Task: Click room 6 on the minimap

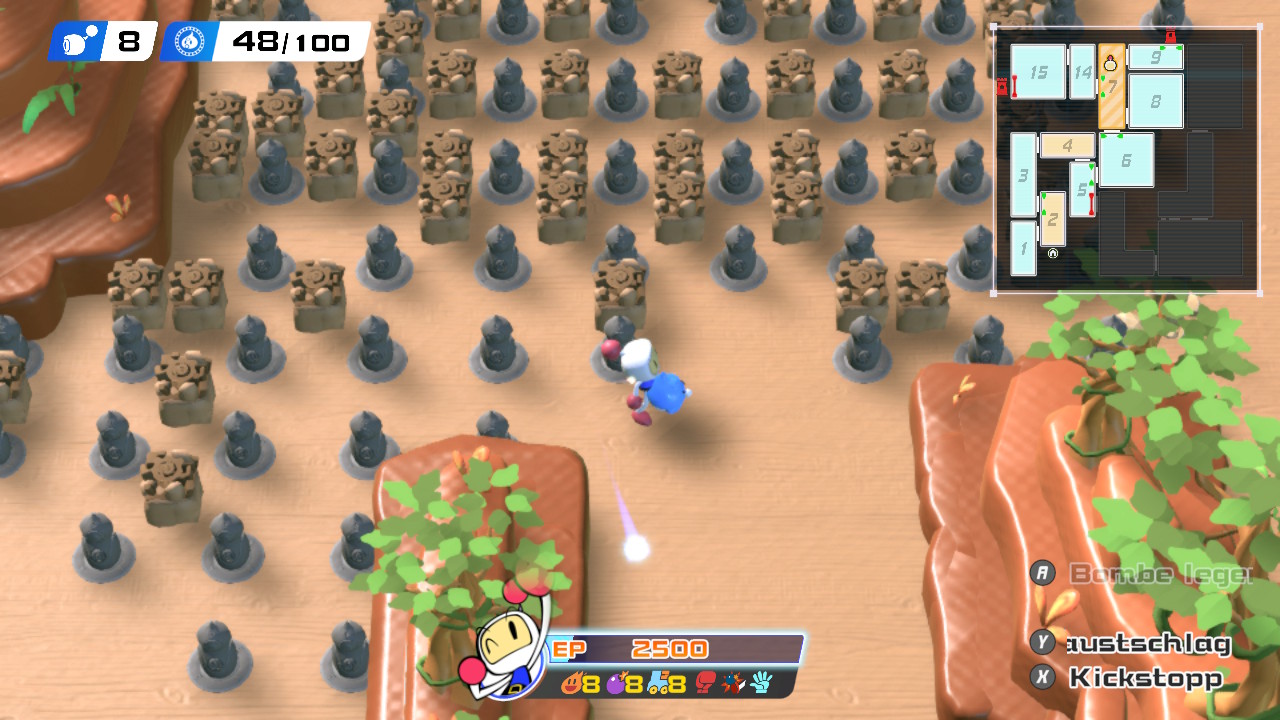Action: pos(1126,160)
